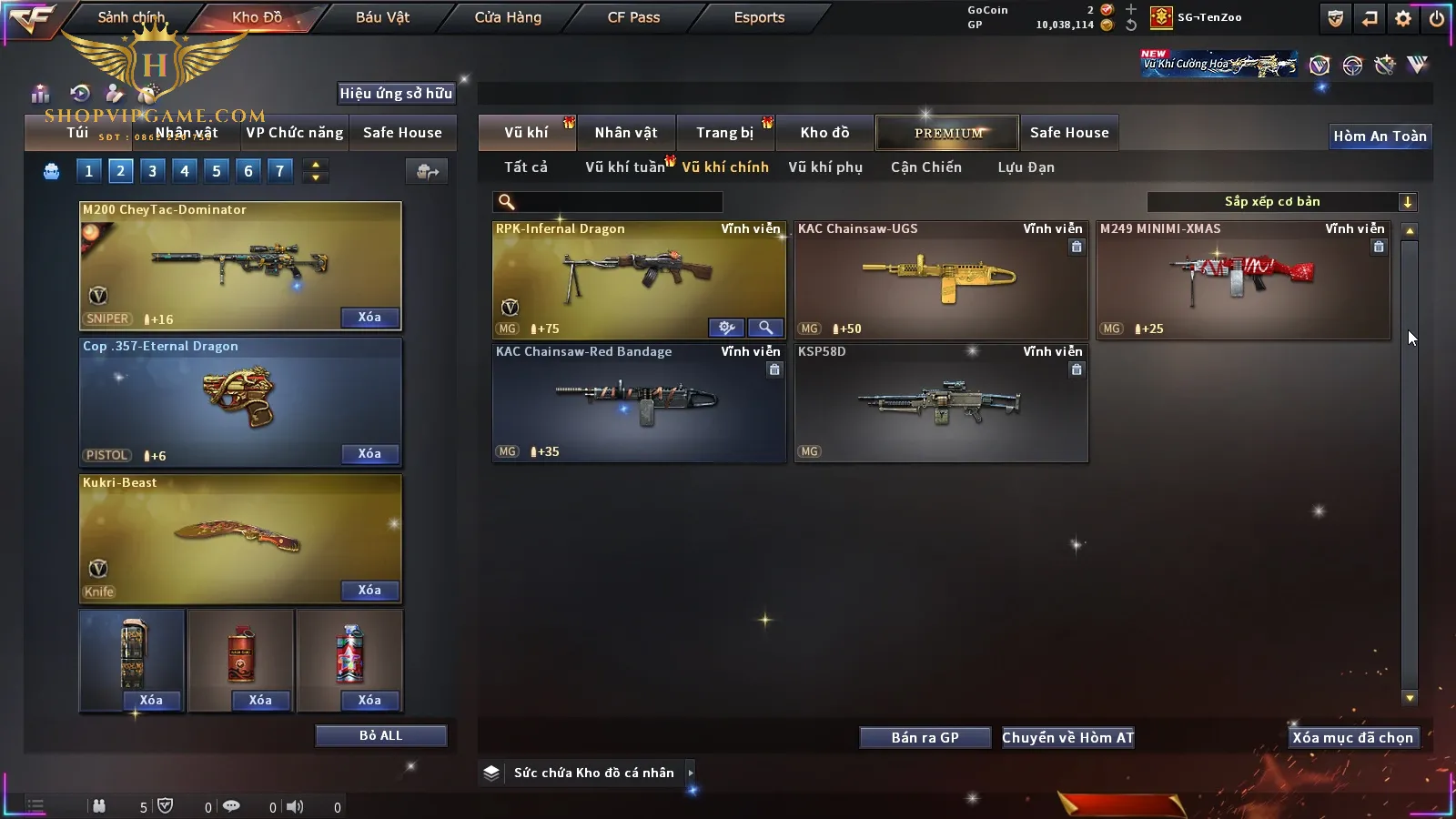Open the Esports menu
Image resolution: width=1456 pixels, height=819 pixels.
(x=759, y=17)
